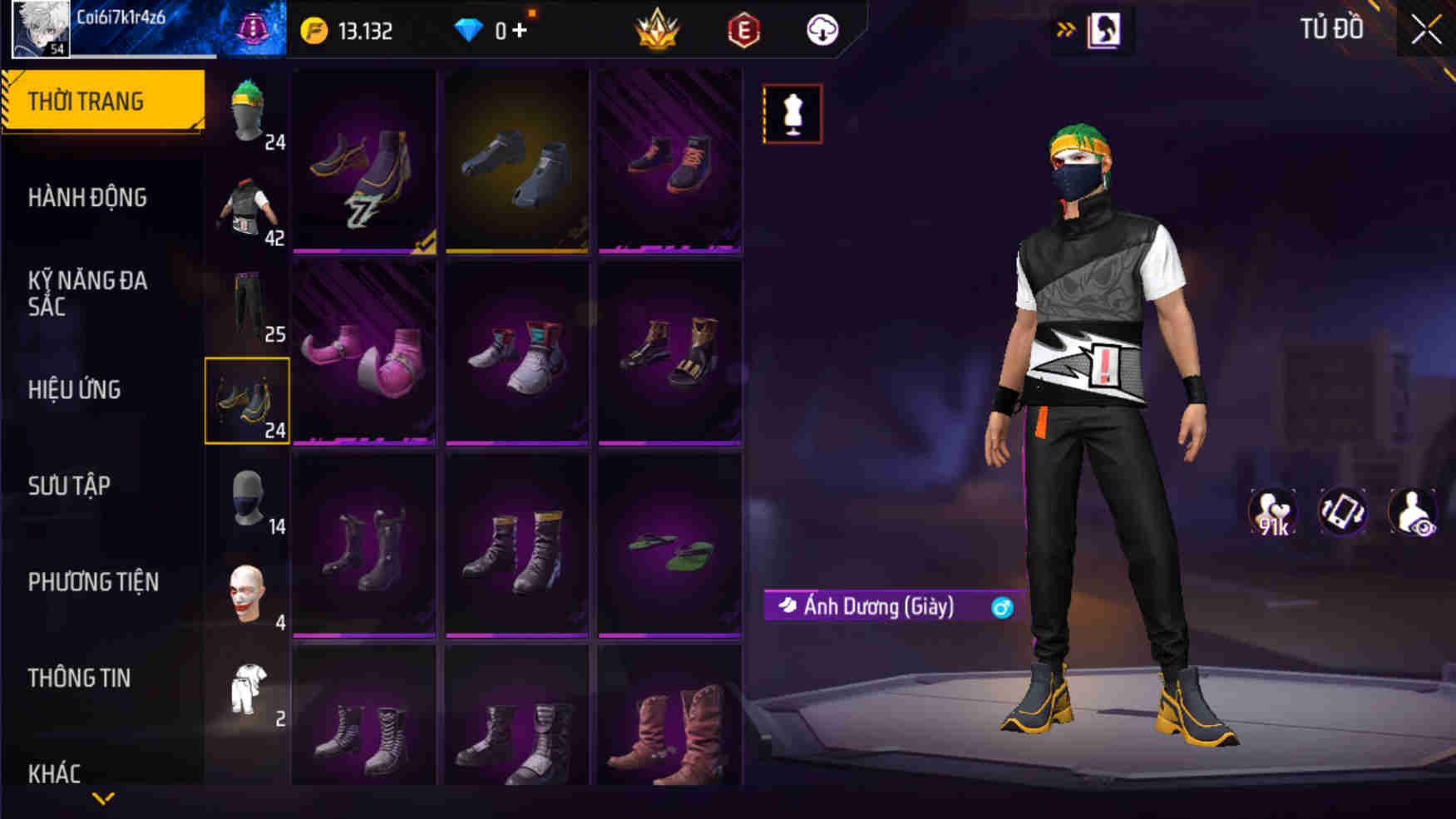Viewport: 1456px width, 819px height.
Task: Select the white outfit set category
Action: click(x=247, y=689)
